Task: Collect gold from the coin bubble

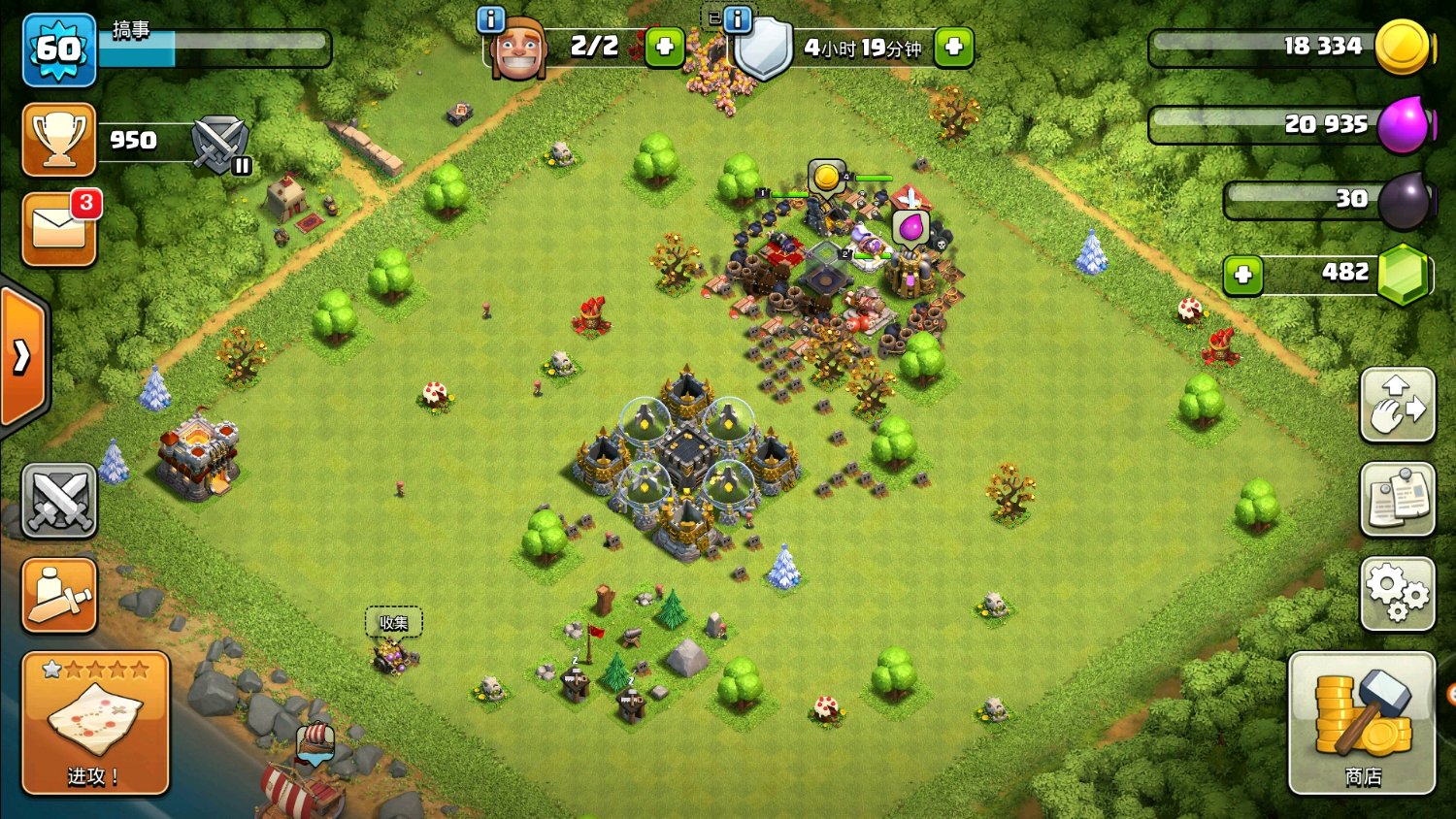Action: click(826, 178)
